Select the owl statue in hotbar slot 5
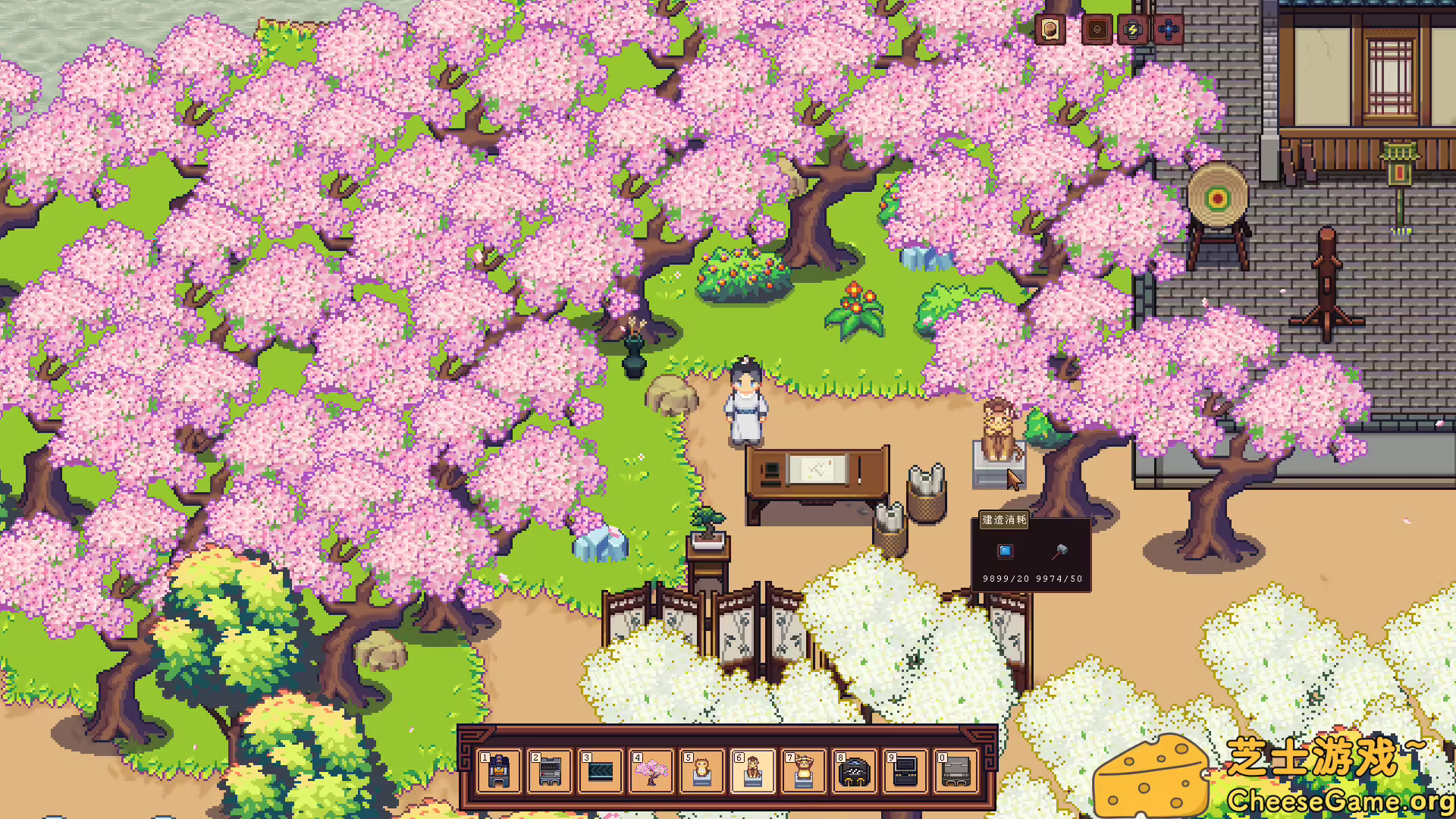1456x819 pixels. tap(702, 773)
